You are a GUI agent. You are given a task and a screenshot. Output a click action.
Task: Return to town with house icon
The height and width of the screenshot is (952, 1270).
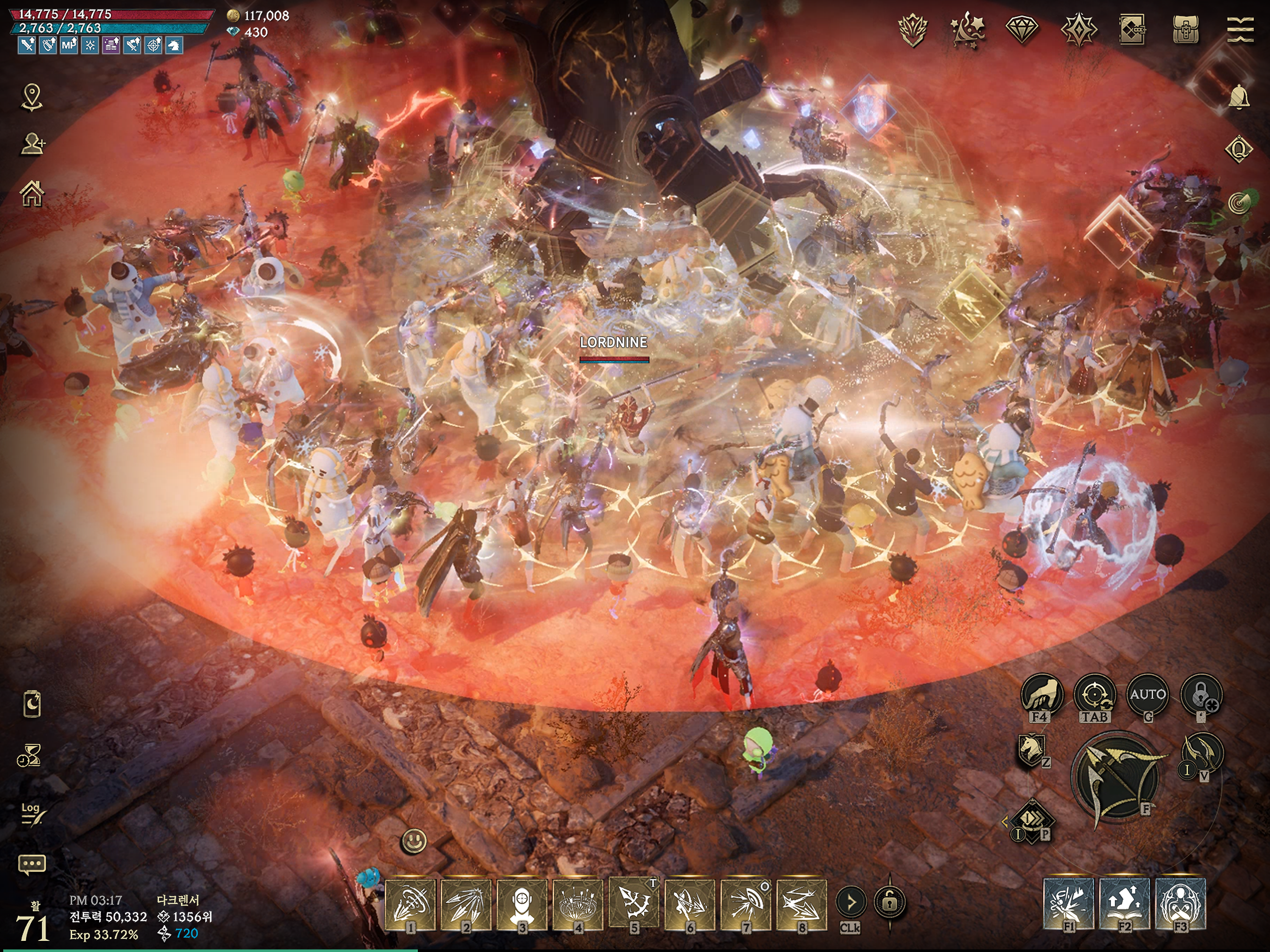click(32, 193)
